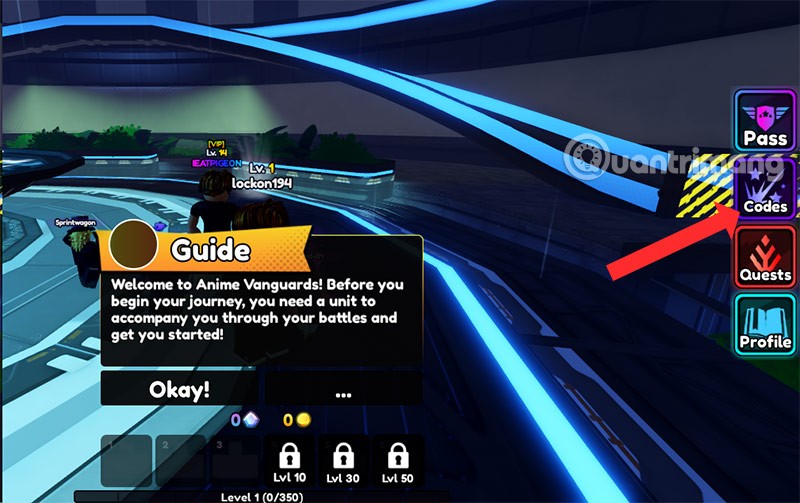
Task: Choose the "..." dialogue reply
Action: pos(343,389)
